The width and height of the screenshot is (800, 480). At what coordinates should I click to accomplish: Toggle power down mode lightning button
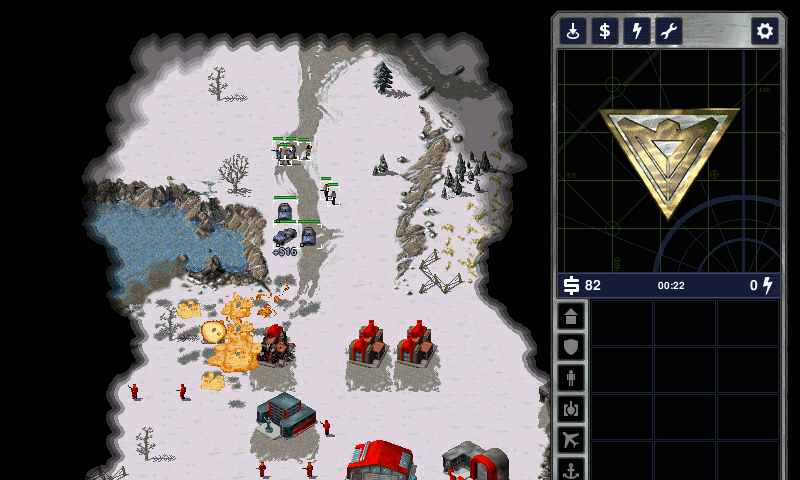coord(637,31)
